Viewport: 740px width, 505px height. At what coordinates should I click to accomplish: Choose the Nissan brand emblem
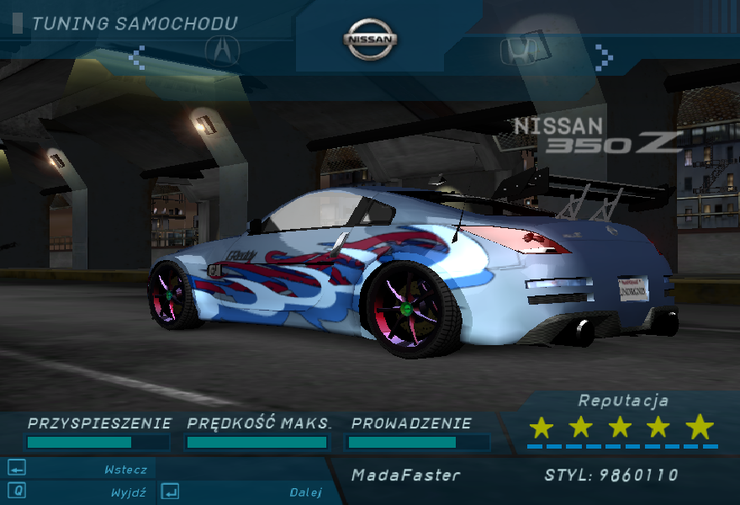pos(371,40)
